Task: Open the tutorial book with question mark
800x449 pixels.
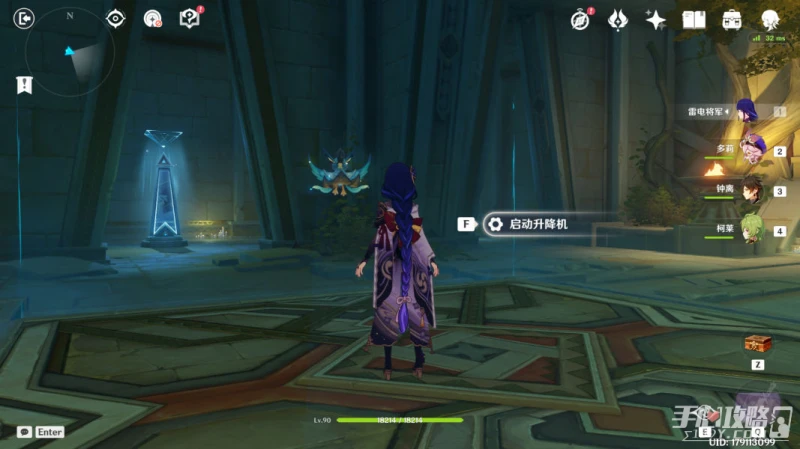Action: pos(188,18)
